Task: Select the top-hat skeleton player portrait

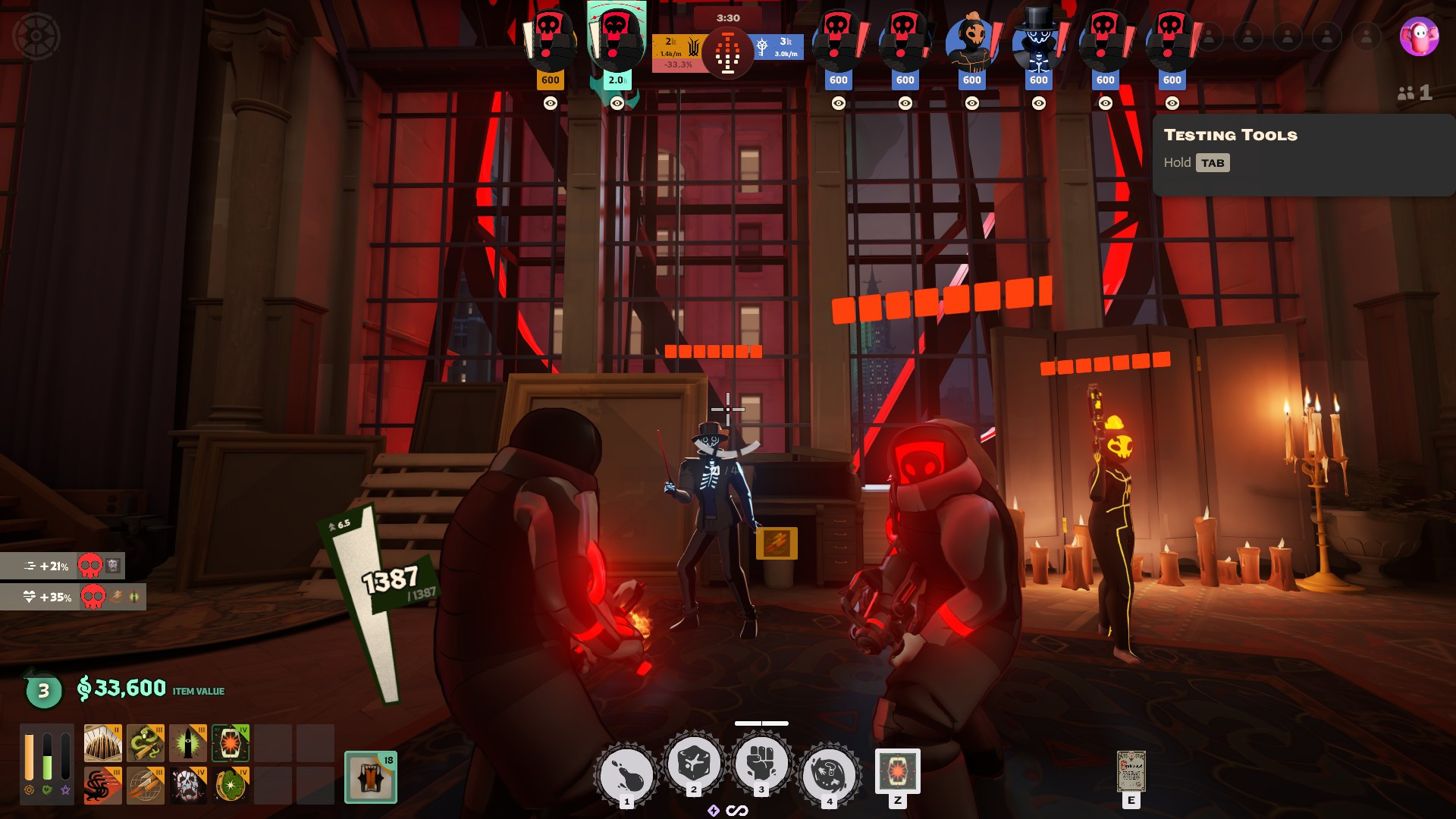Action: tap(1038, 42)
